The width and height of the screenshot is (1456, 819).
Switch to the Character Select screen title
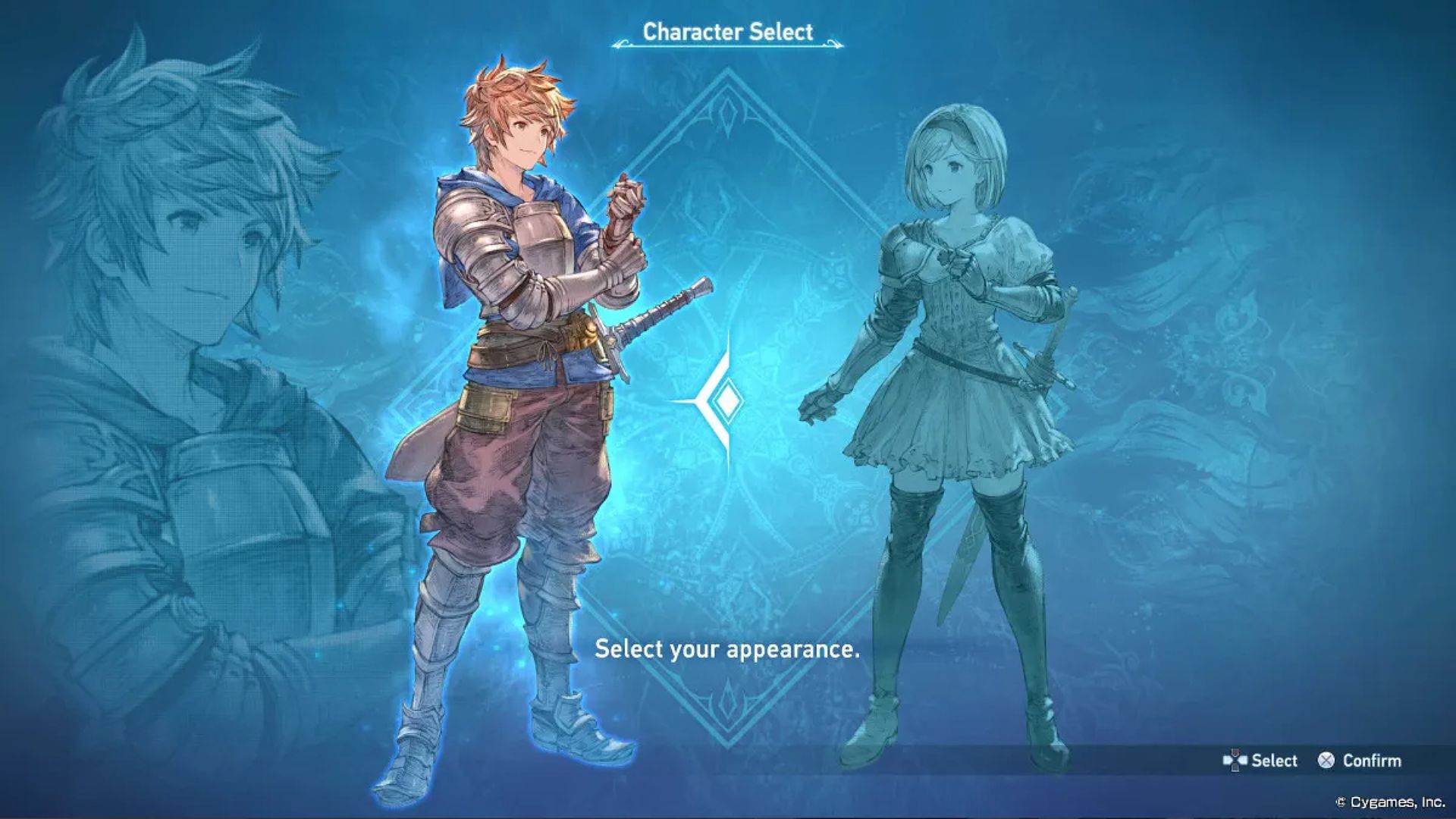coord(726,32)
